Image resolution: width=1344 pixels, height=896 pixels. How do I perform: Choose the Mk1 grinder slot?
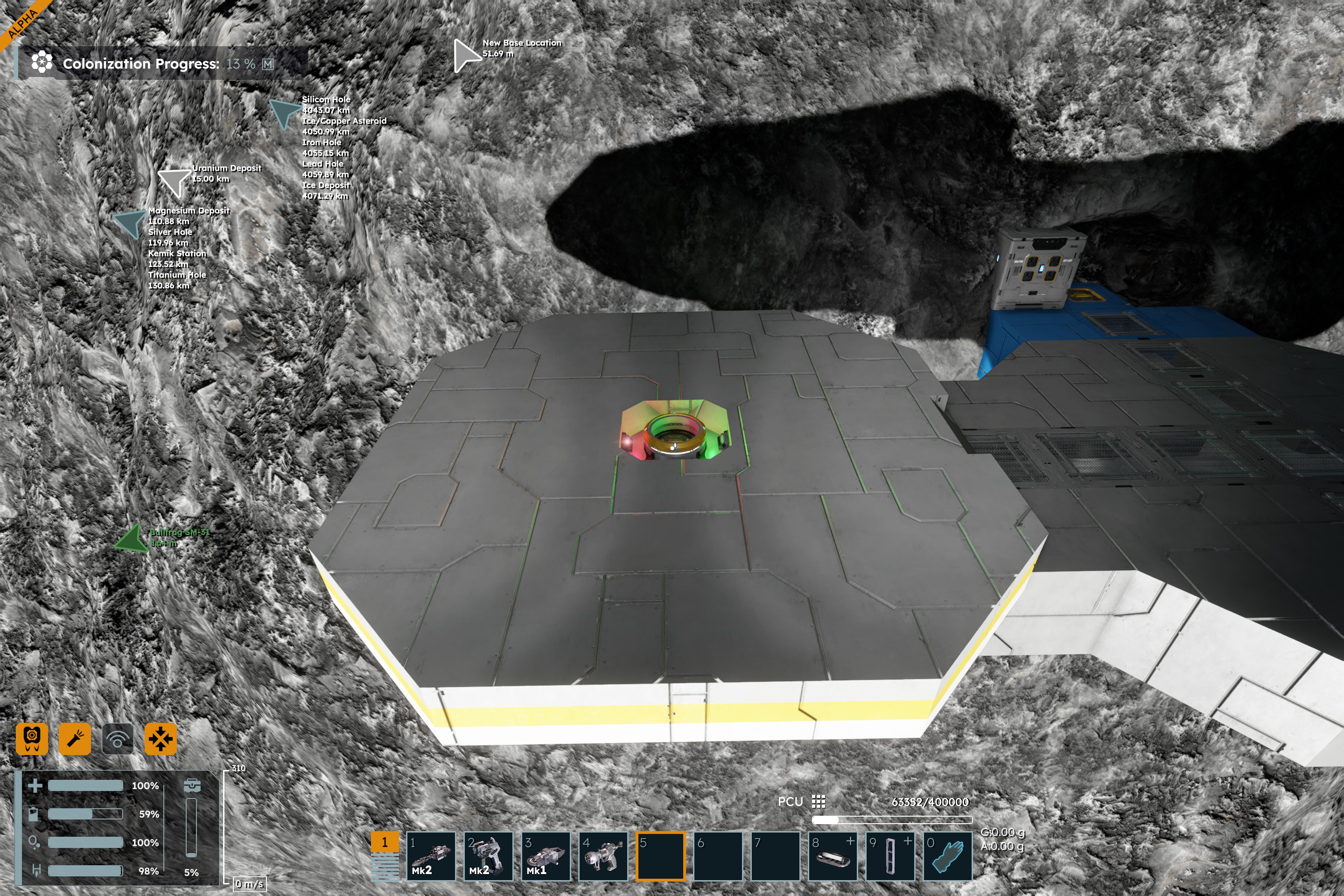[545, 855]
